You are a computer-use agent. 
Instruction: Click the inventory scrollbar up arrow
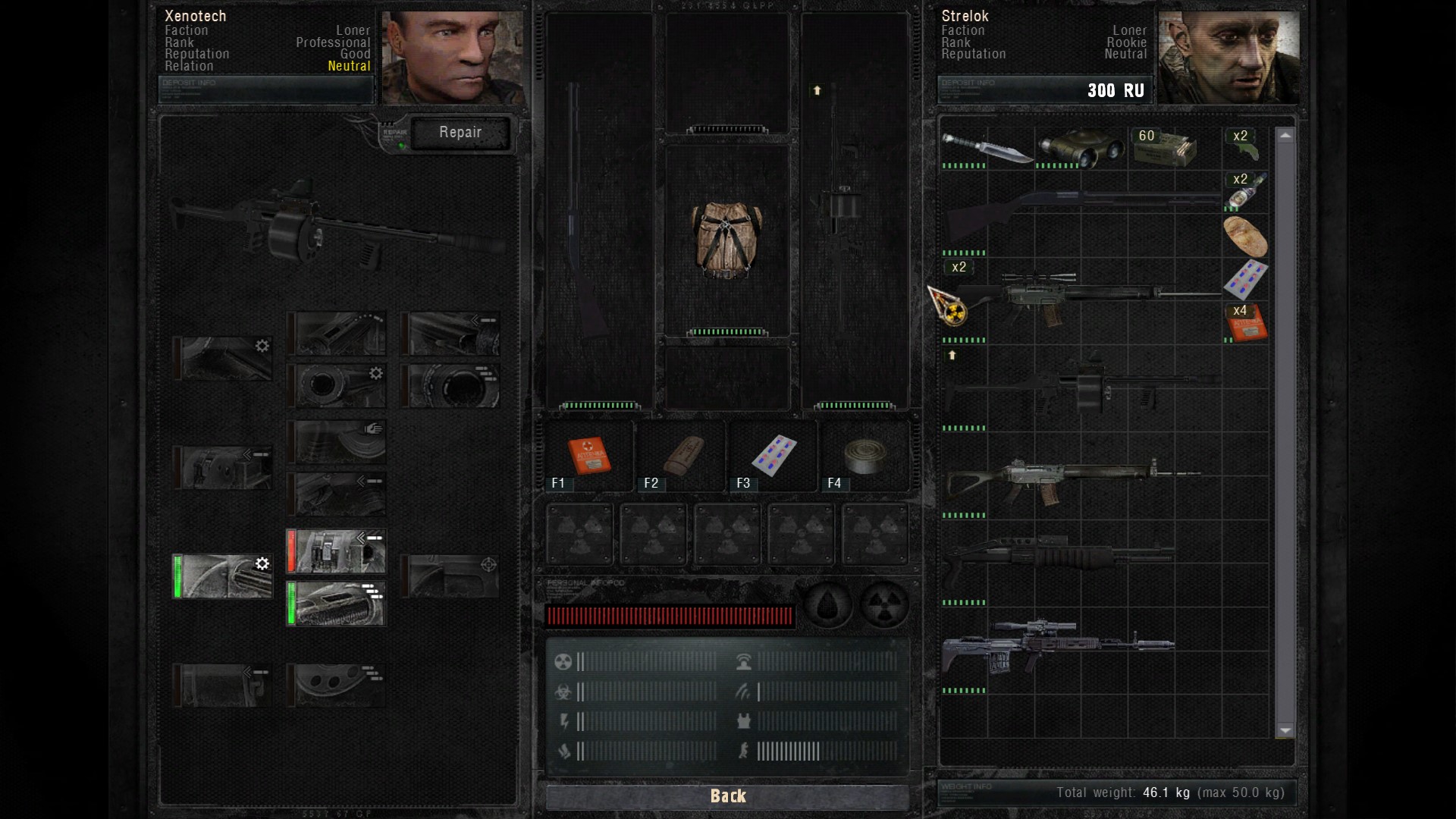click(1285, 136)
